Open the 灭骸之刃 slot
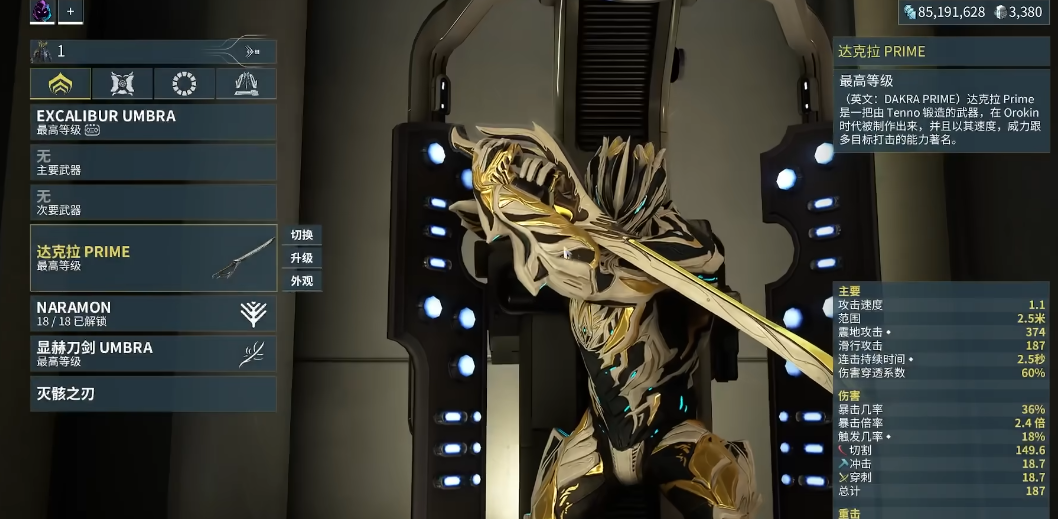This screenshot has height=519, width=1058. [x=153, y=393]
